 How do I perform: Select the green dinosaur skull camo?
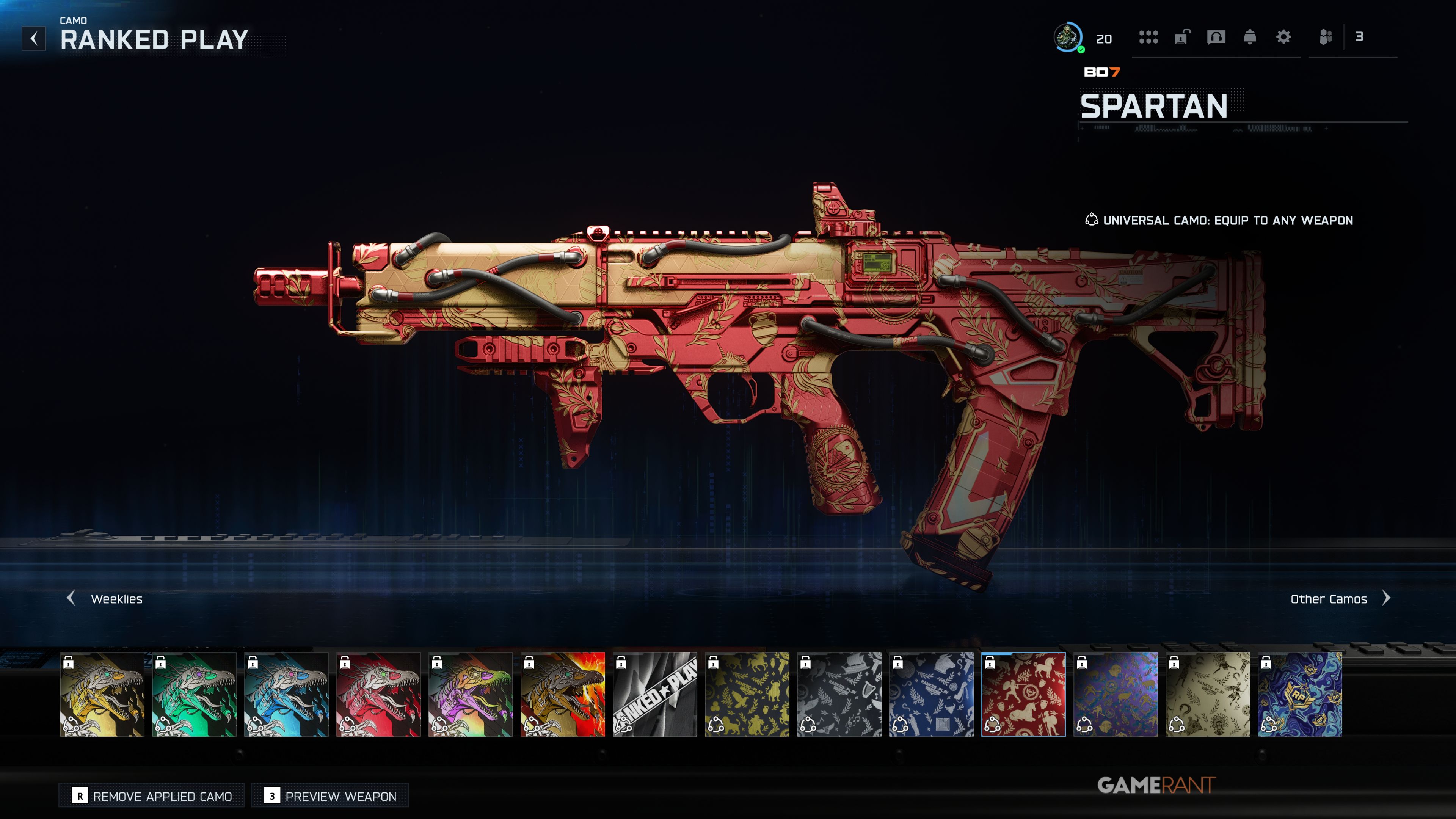coord(194,694)
